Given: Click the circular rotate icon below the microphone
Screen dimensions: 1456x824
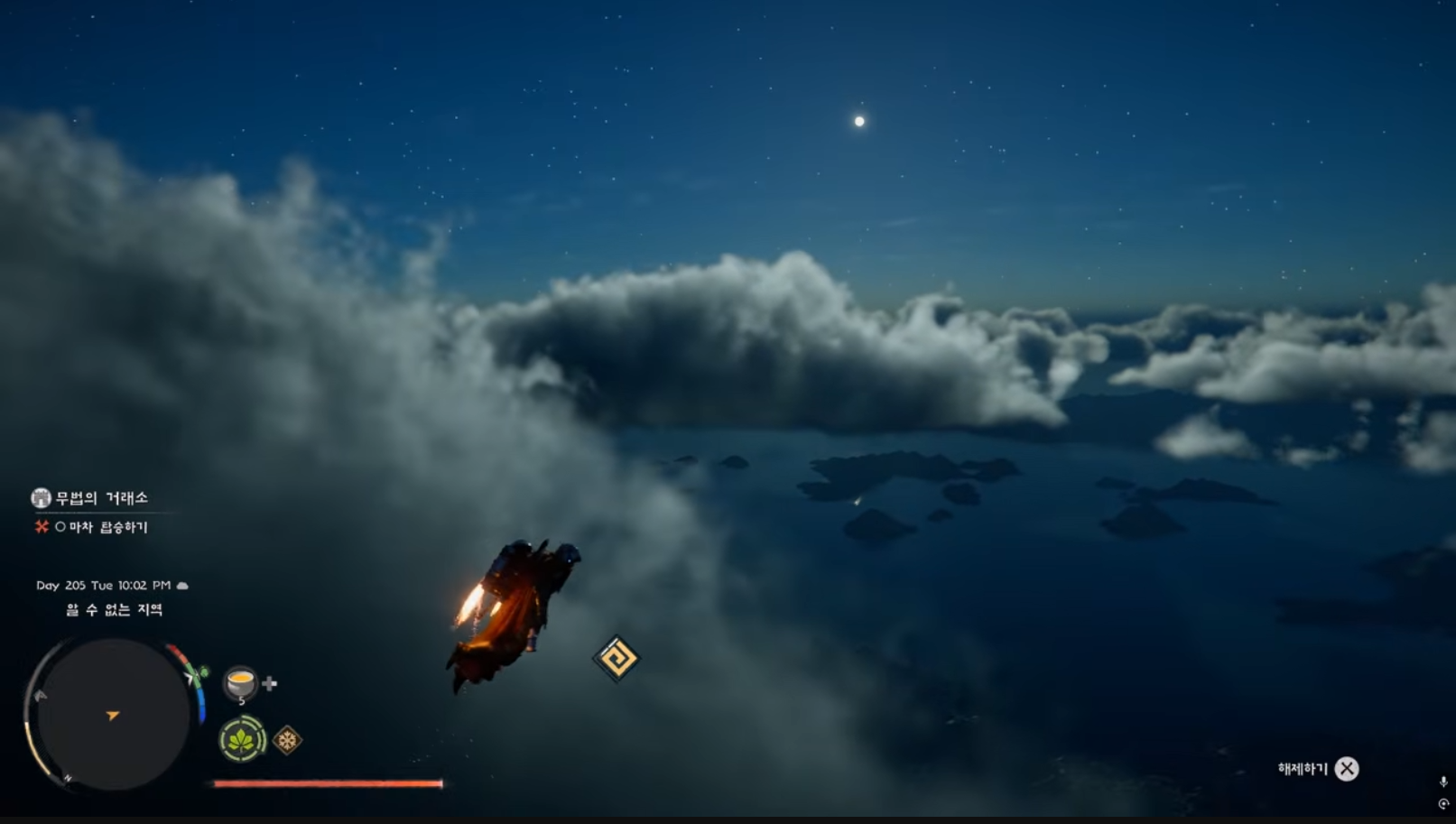Looking at the screenshot, I should point(1442,803).
